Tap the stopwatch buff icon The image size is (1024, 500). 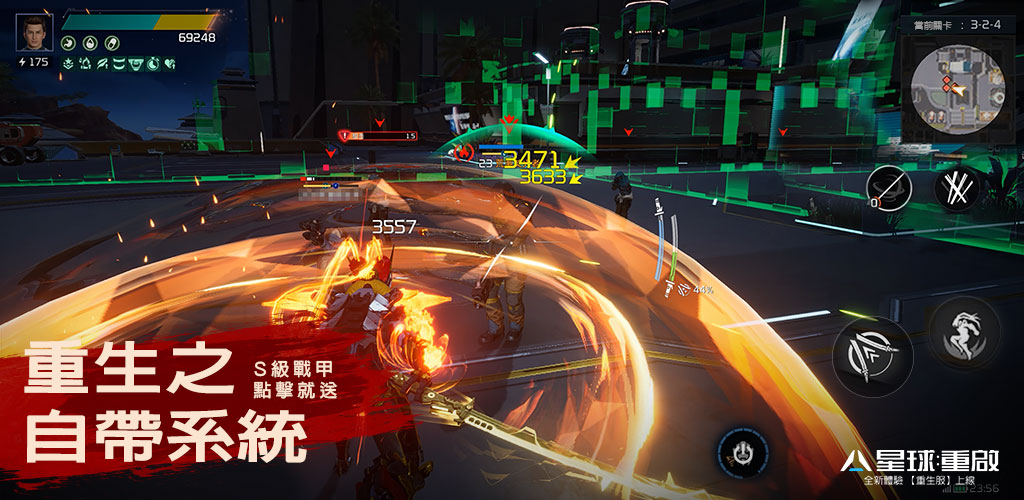(154, 63)
